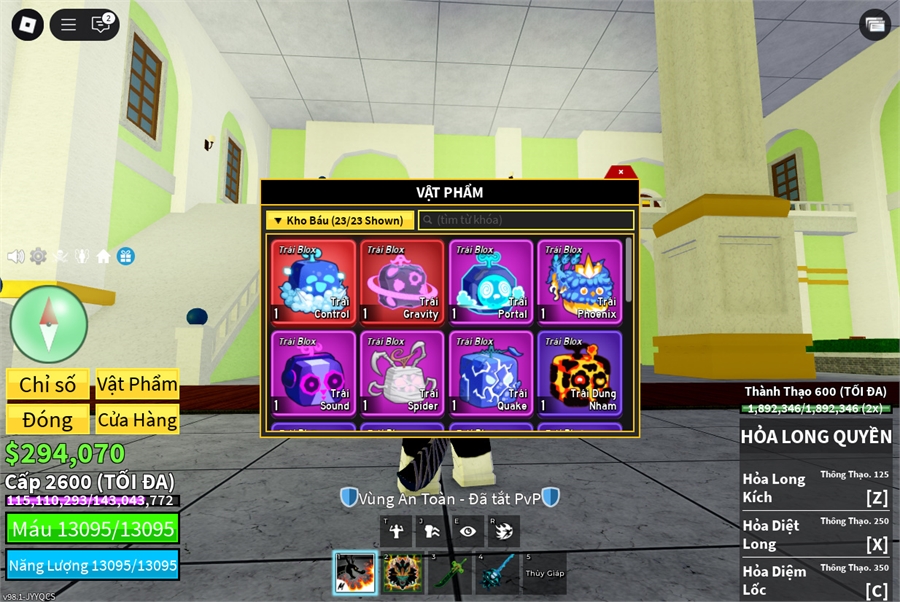Select the Portal fruit slot
This screenshot has width=900, height=602.
coord(491,281)
